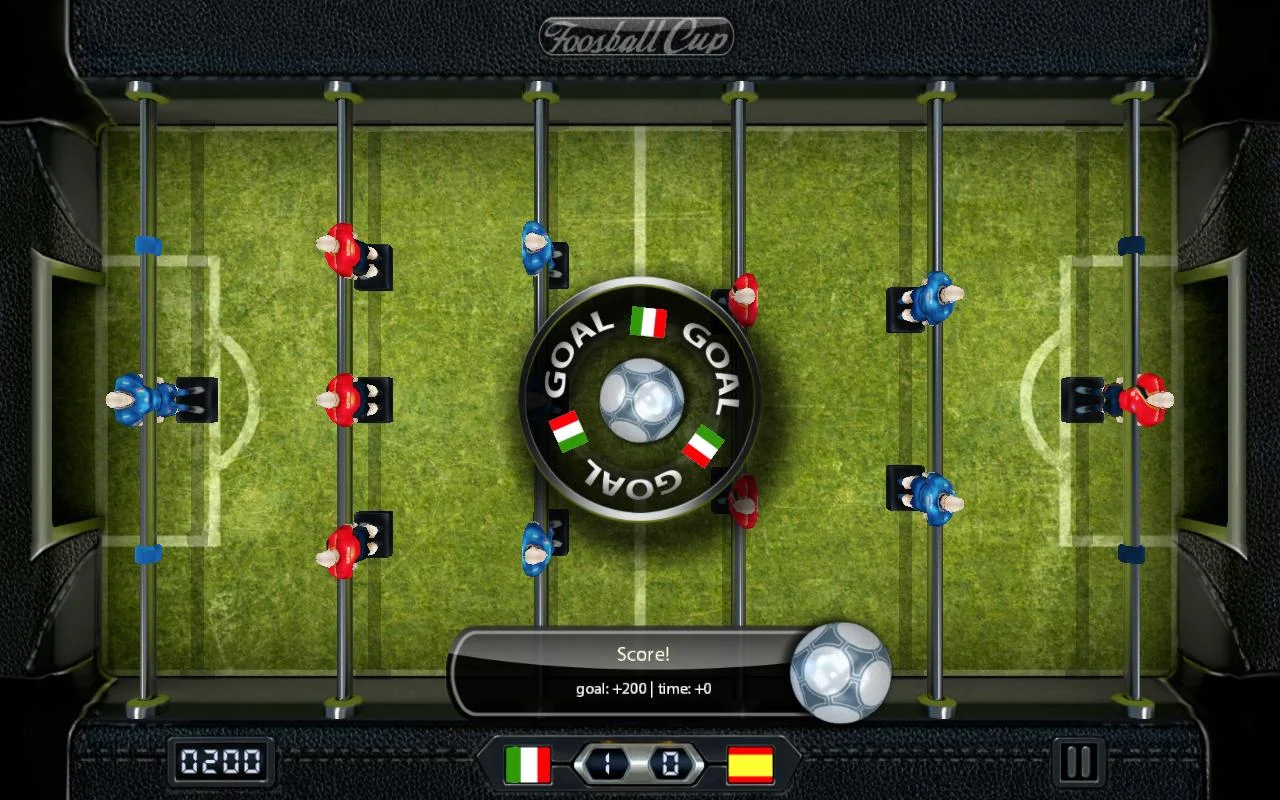Select the blue goalkeeper in the left goal

coord(135,398)
